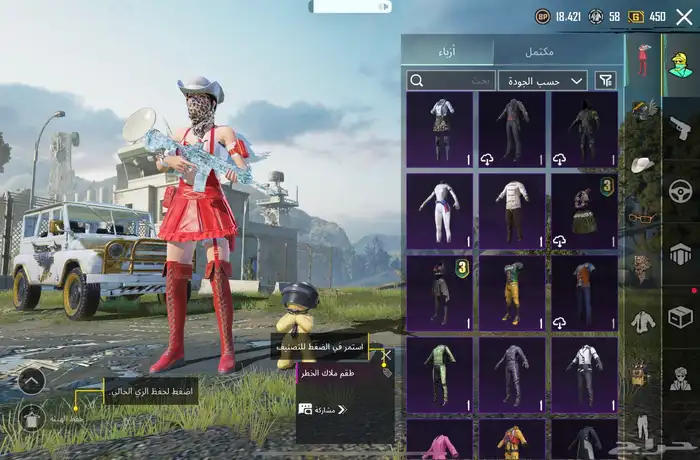Select the shirt clothing category
The image size is (700, 460).
pos(642,321)
